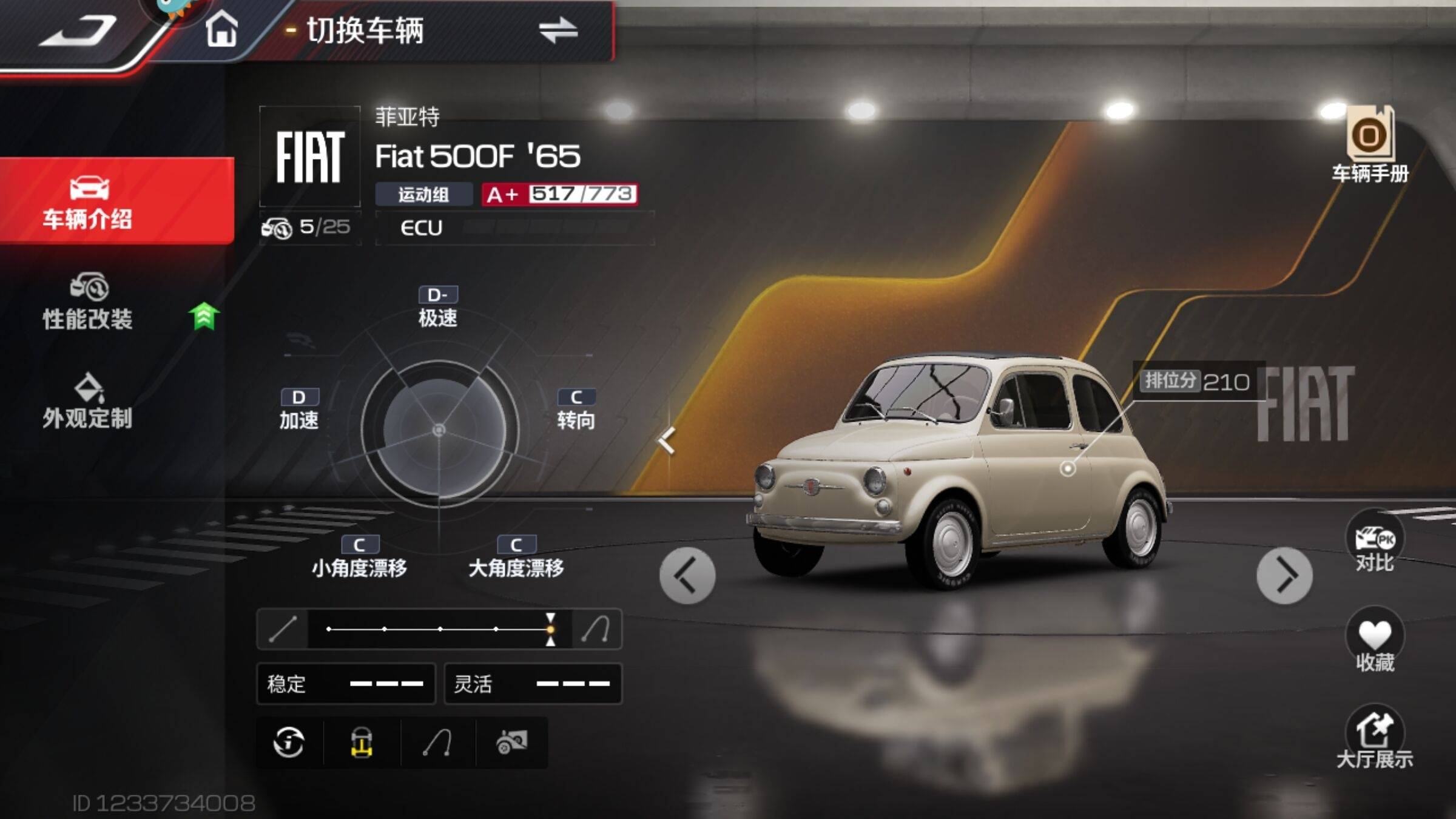
Task: Select the yellow car chassis icon
Action: coord(362,743)
